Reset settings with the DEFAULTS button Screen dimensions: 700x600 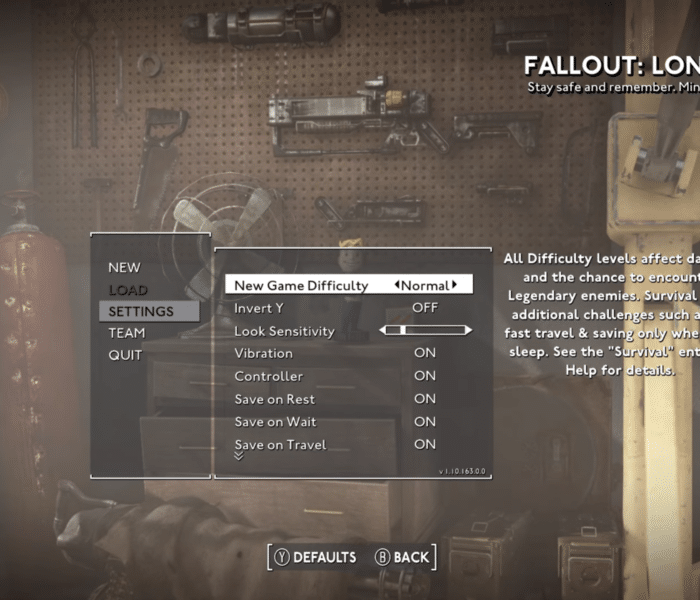pyautogui.click(x=315, y=557)
